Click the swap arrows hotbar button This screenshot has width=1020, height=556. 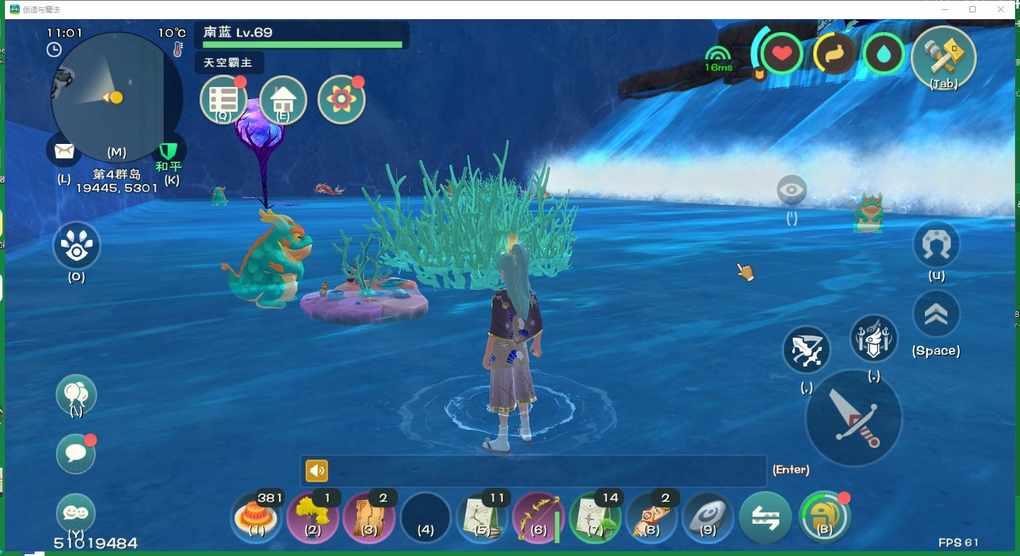click(765, 517)
